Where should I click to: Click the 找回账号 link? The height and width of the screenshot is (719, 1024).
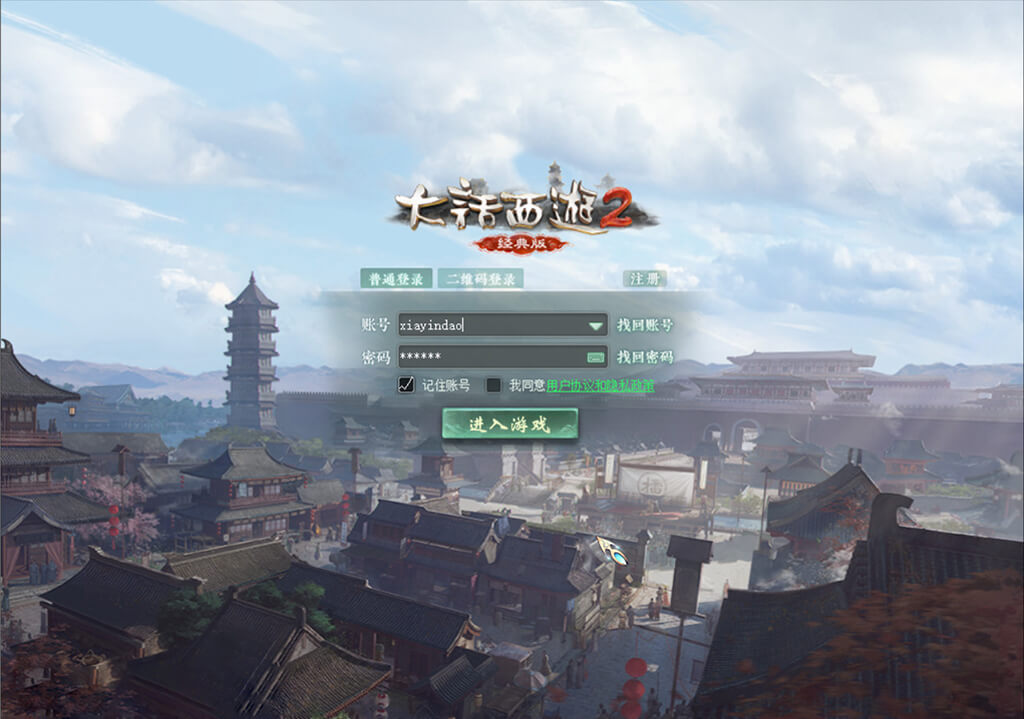pos(644,325)
